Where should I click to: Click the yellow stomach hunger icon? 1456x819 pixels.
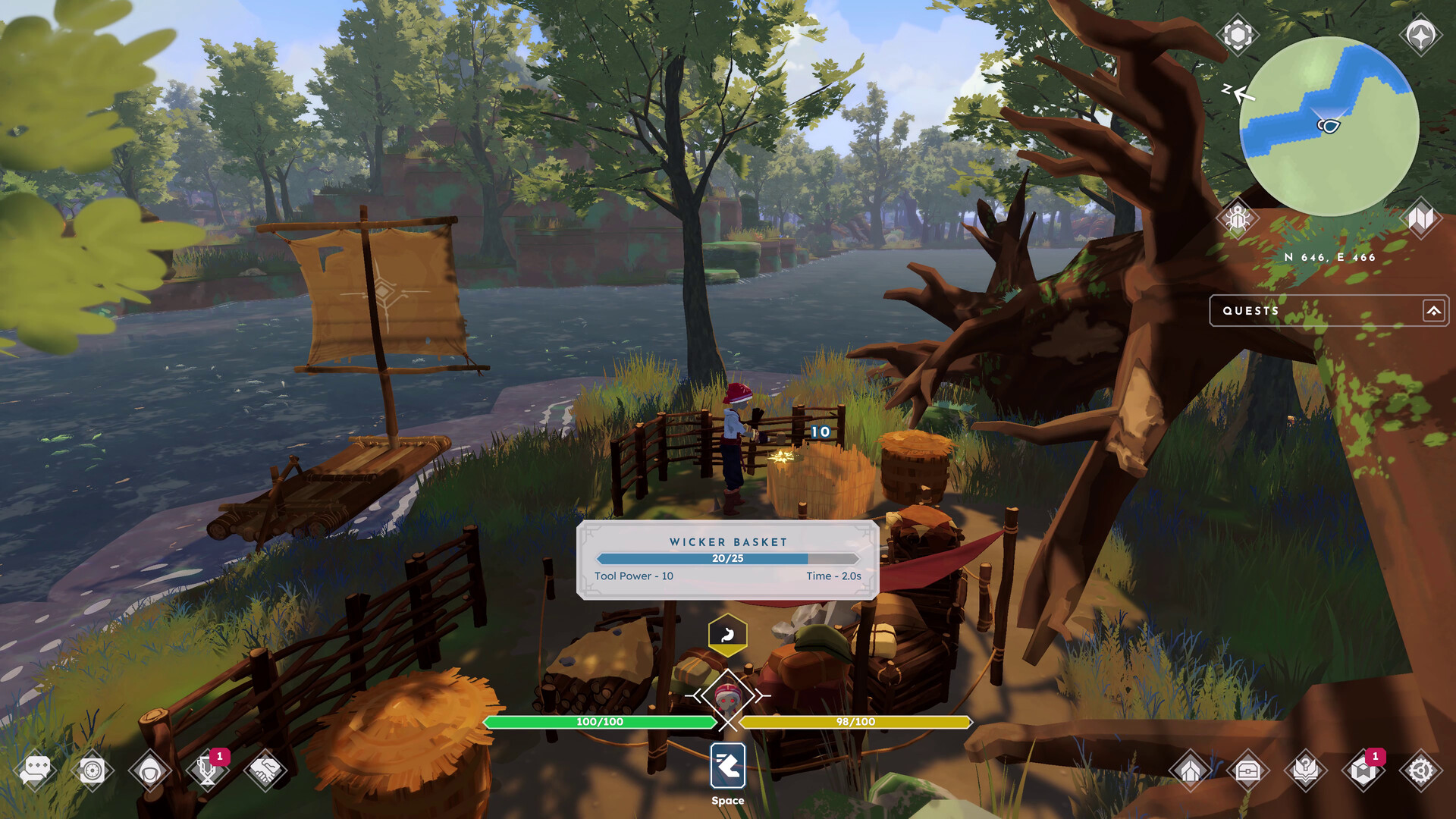click(x=727, y=634)
